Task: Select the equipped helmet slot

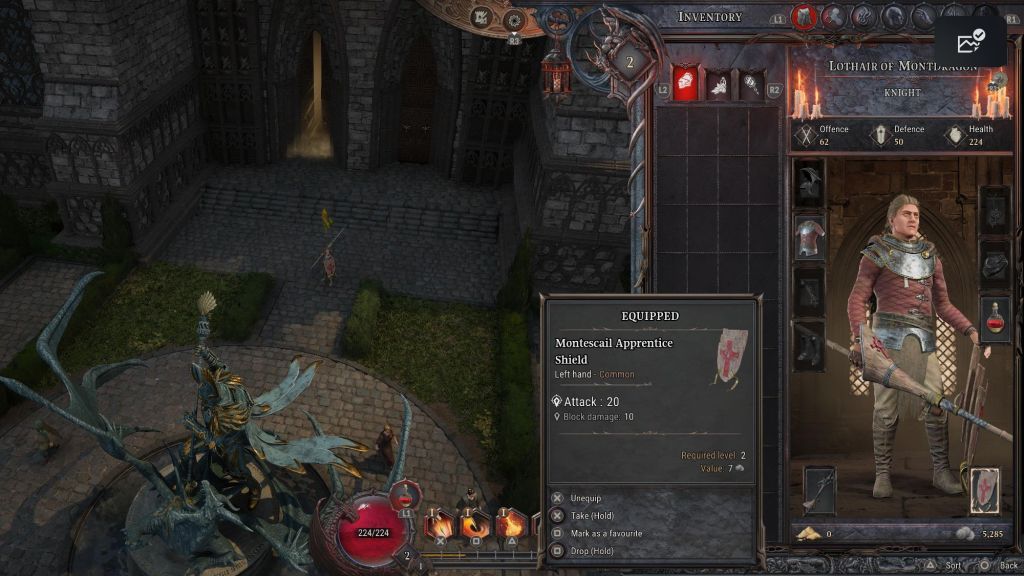Action: coord(809,184)
